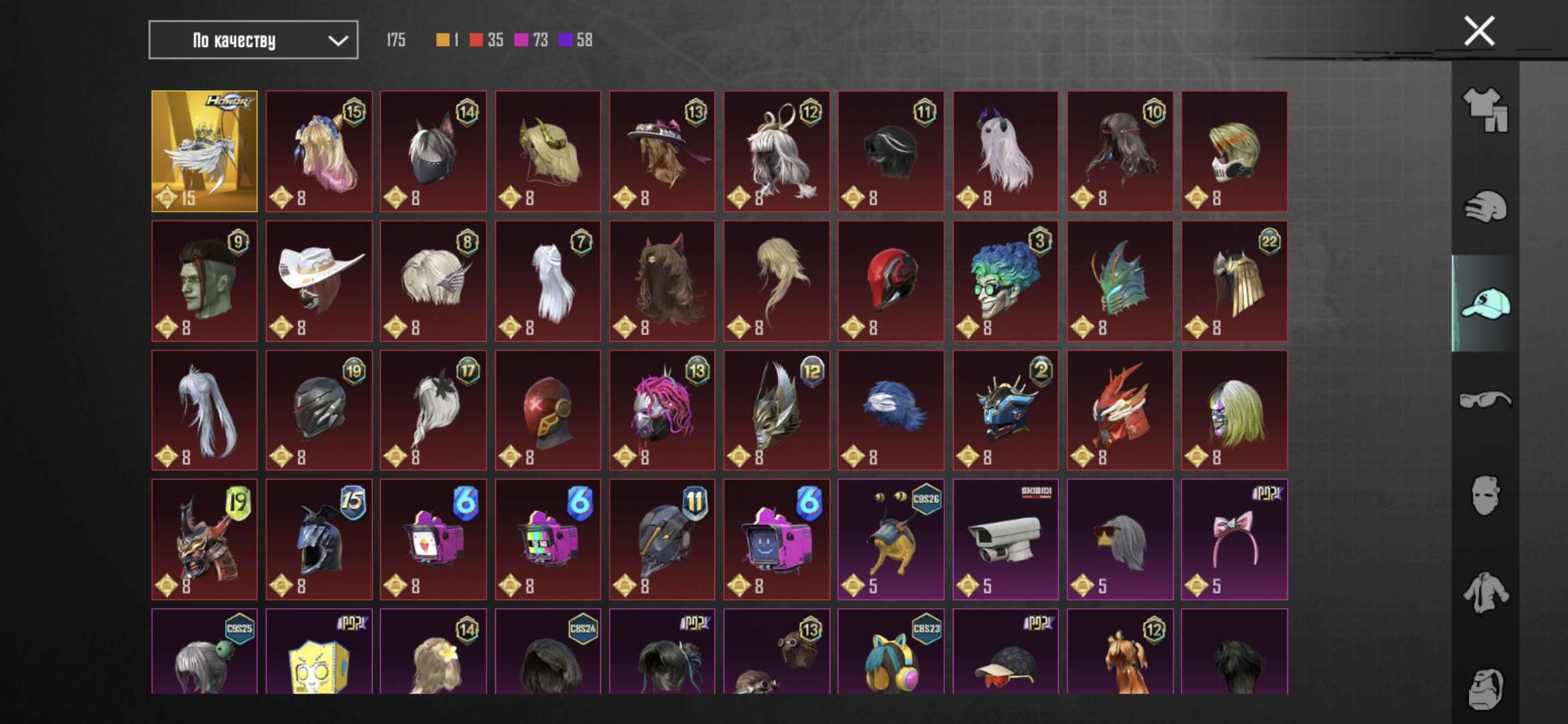Select the cap headwear tab

click(1485, 304)
